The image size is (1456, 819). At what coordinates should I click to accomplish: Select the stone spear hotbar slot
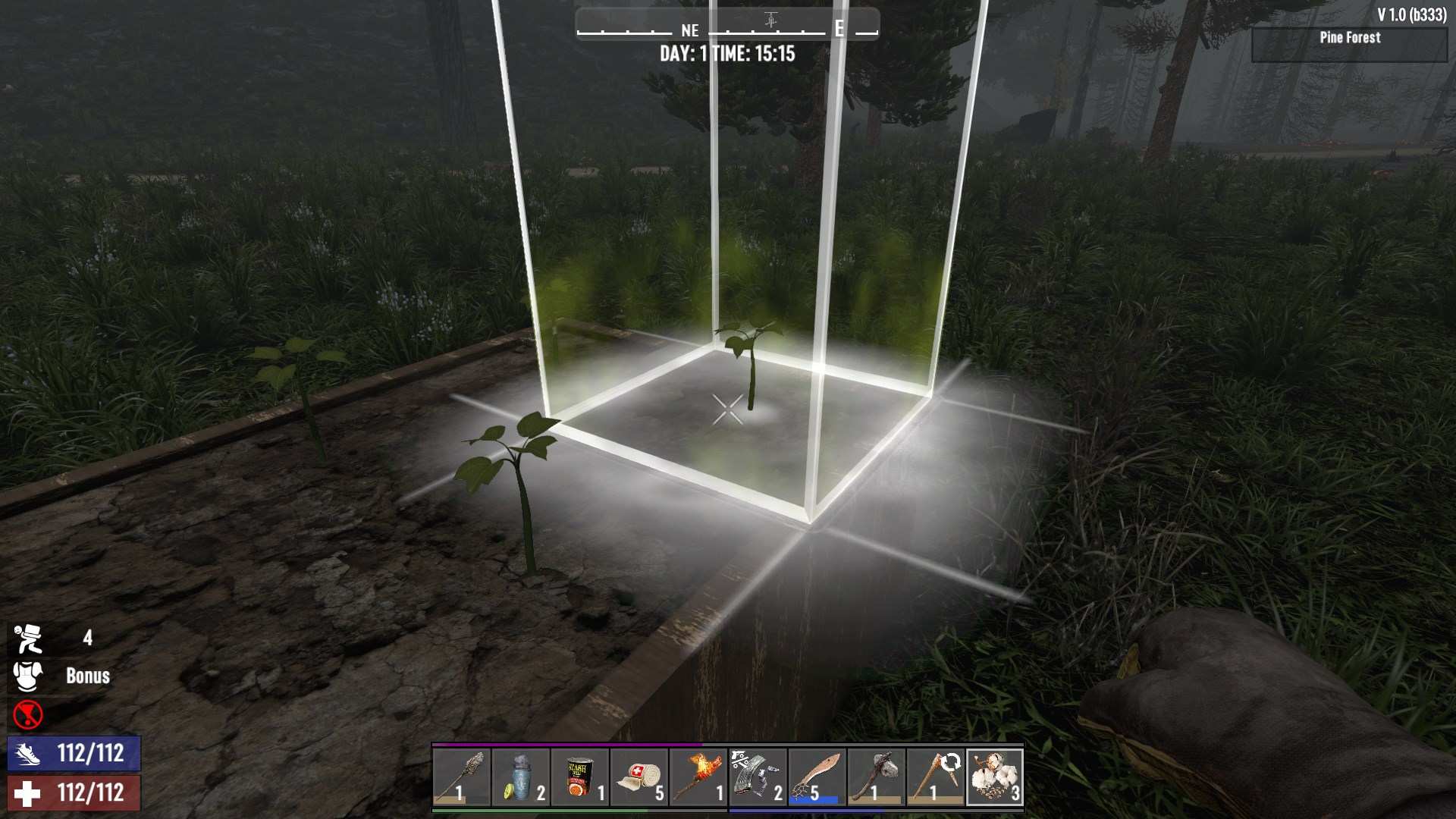coord(461,777)
